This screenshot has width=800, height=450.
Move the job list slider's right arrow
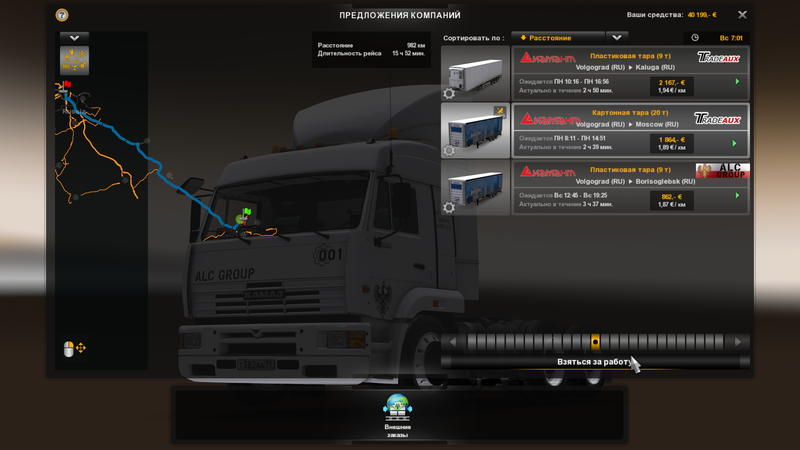click(739, 342)
